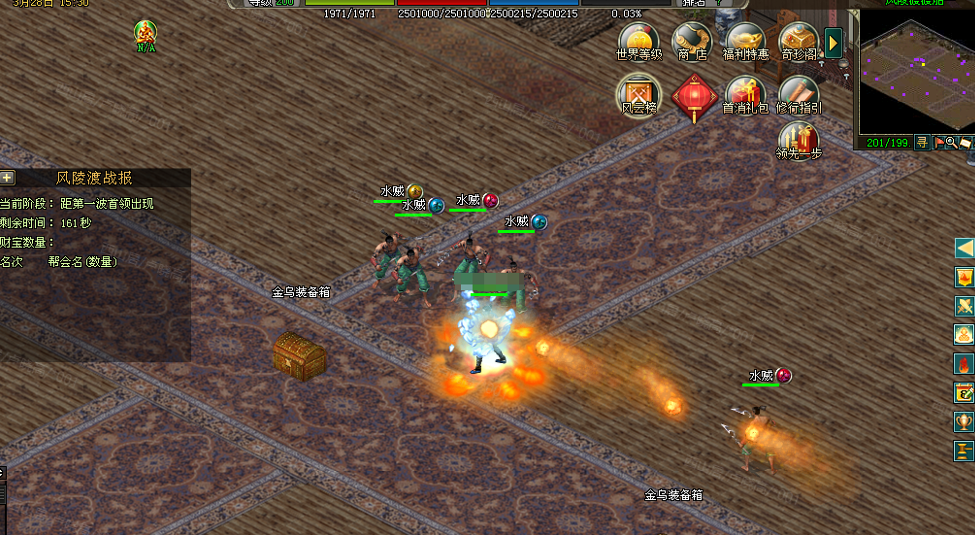
Task: Open the 首消礼包 gift pack
Action: pyautogui.click(x=745, y=94)
